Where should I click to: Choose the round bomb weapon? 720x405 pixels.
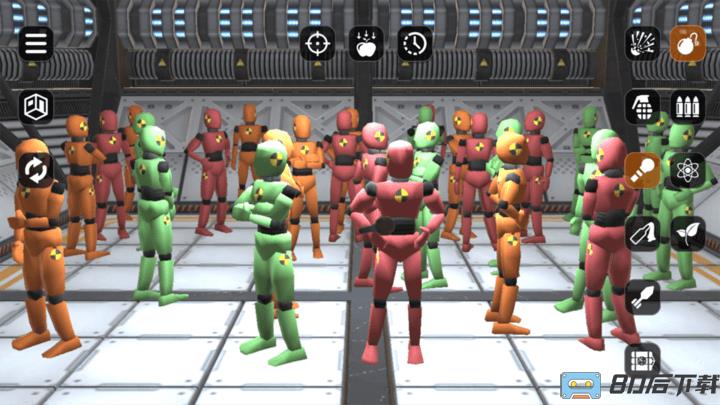[688, 43]
